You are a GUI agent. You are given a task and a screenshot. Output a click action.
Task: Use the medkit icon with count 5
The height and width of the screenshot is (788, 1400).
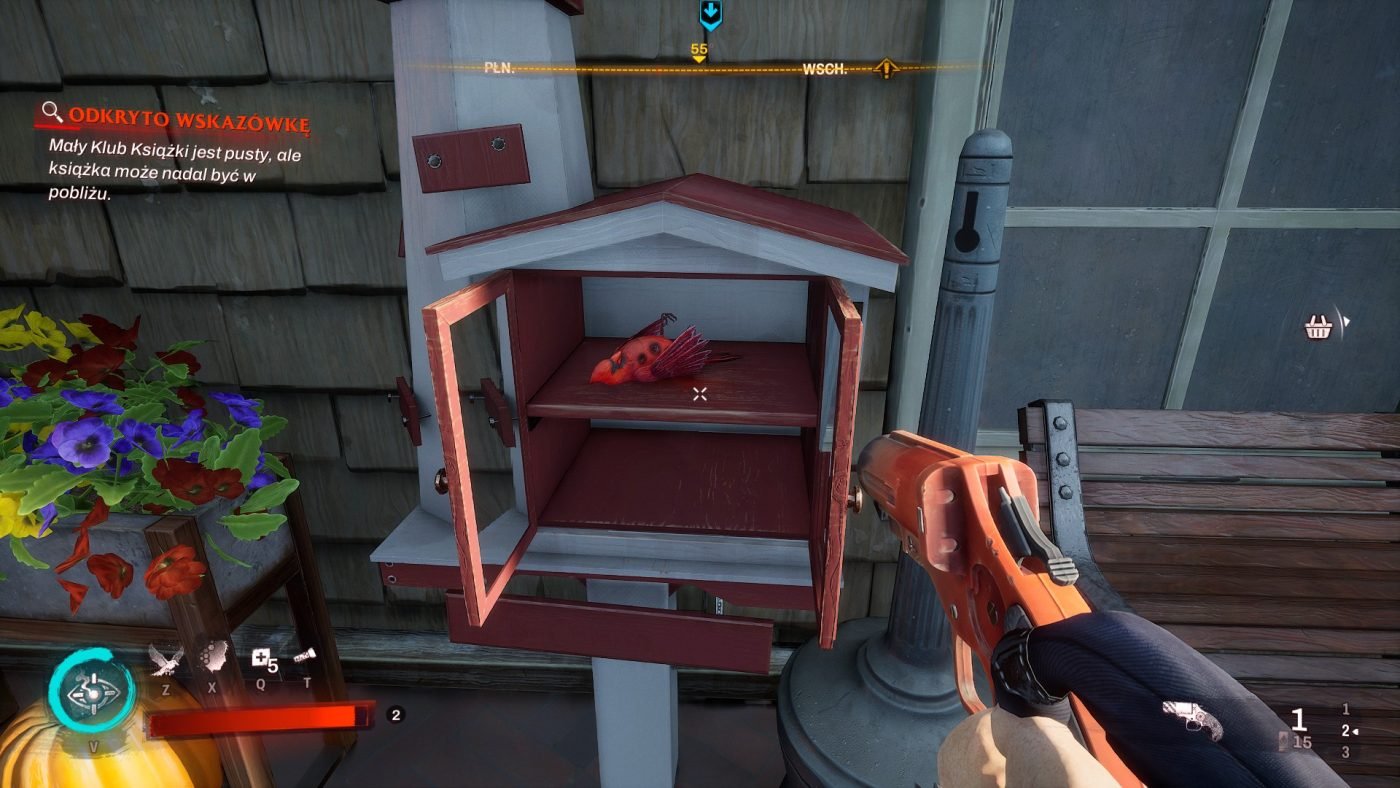tap(263, 659)
